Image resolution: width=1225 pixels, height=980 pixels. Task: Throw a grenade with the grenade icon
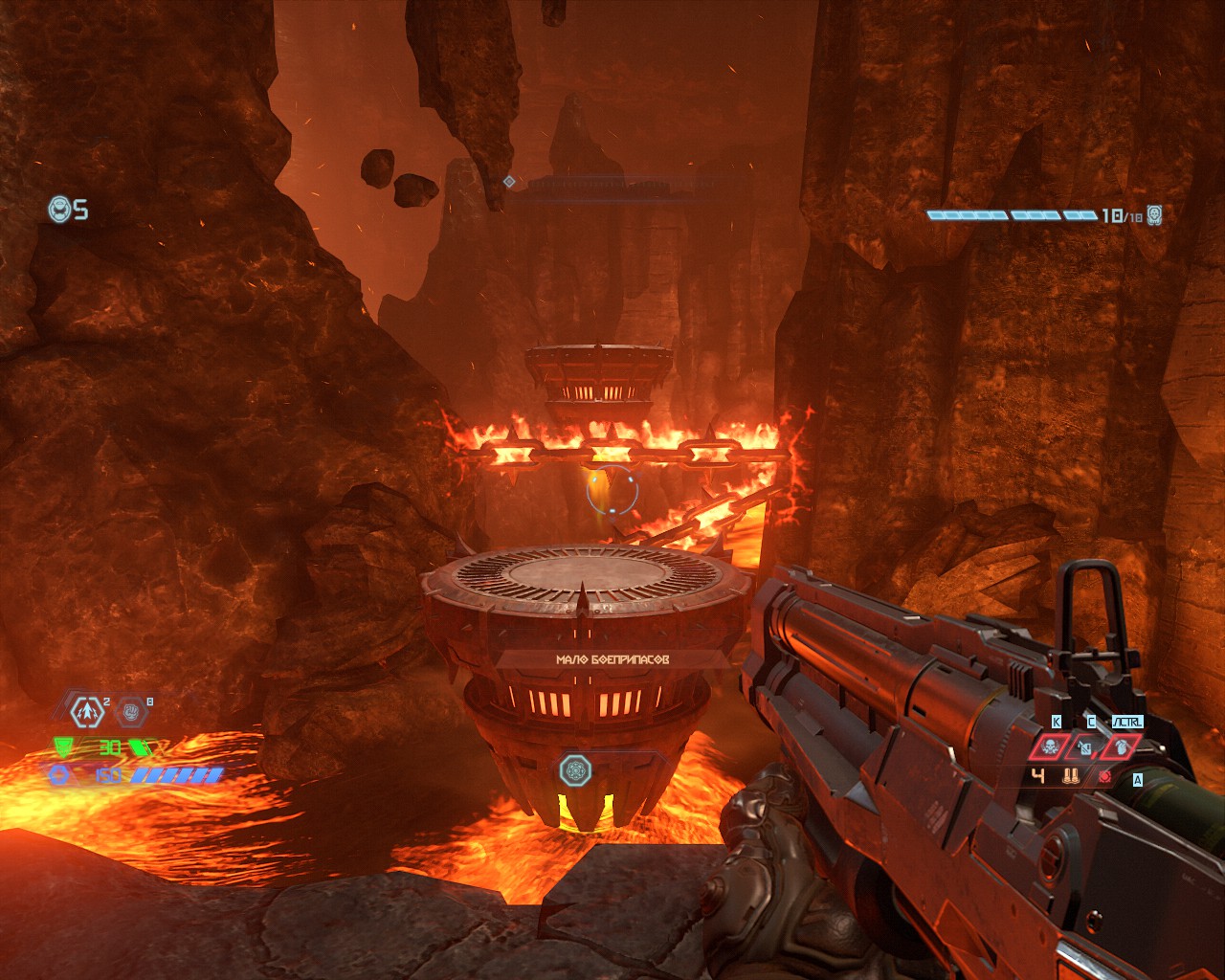pyautogui.click(x=1121, y=746)
